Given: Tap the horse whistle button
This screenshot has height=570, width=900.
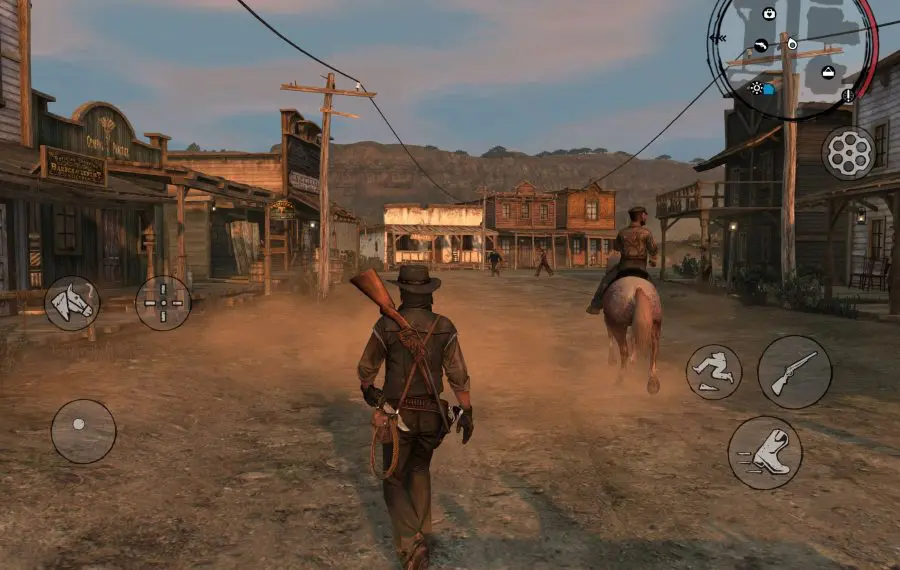Looking at the screenshot, I should pyautogui.click(x=72, y=303).
